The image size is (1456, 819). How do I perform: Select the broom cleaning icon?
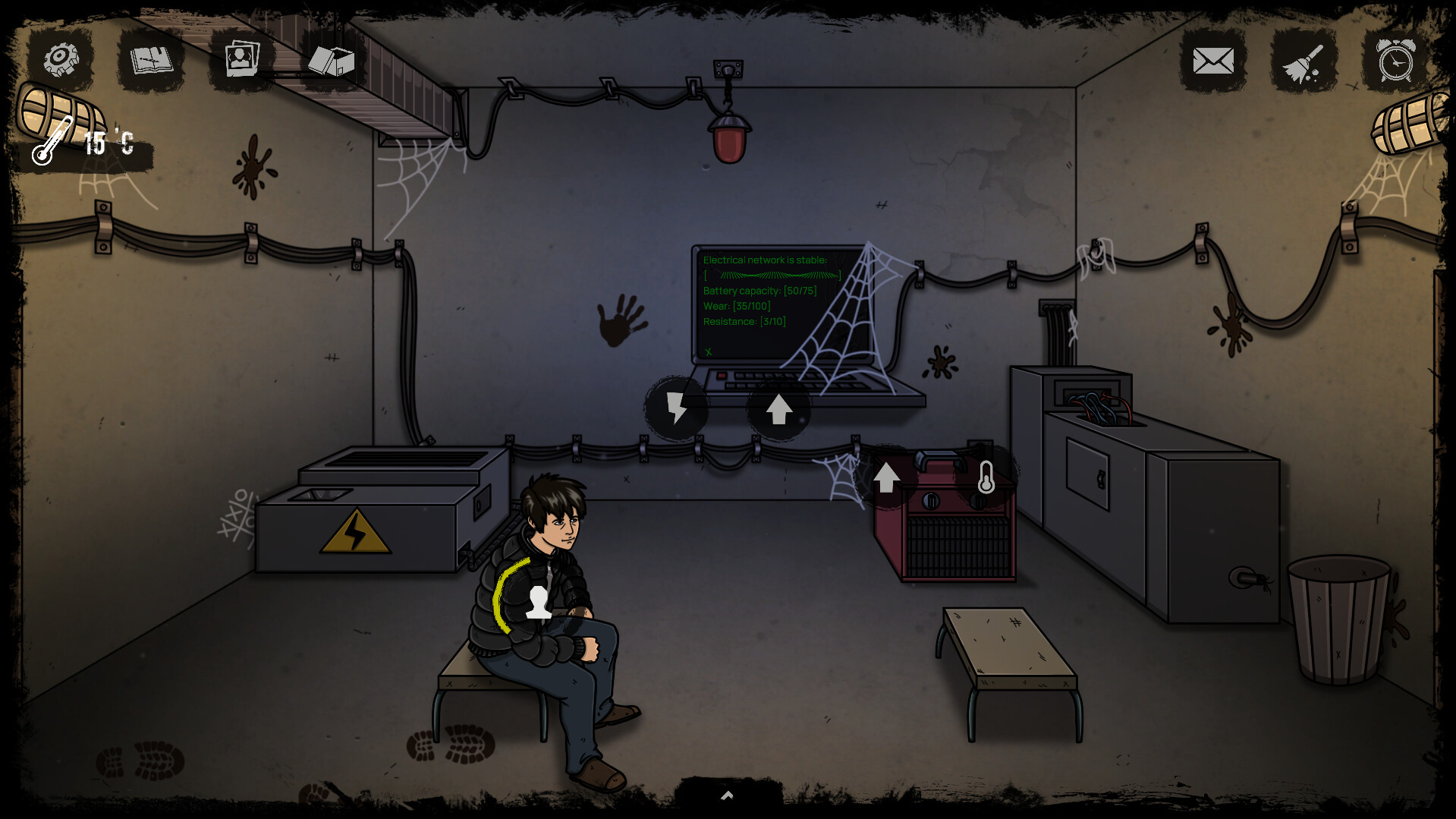click(x=1303, y=61)
